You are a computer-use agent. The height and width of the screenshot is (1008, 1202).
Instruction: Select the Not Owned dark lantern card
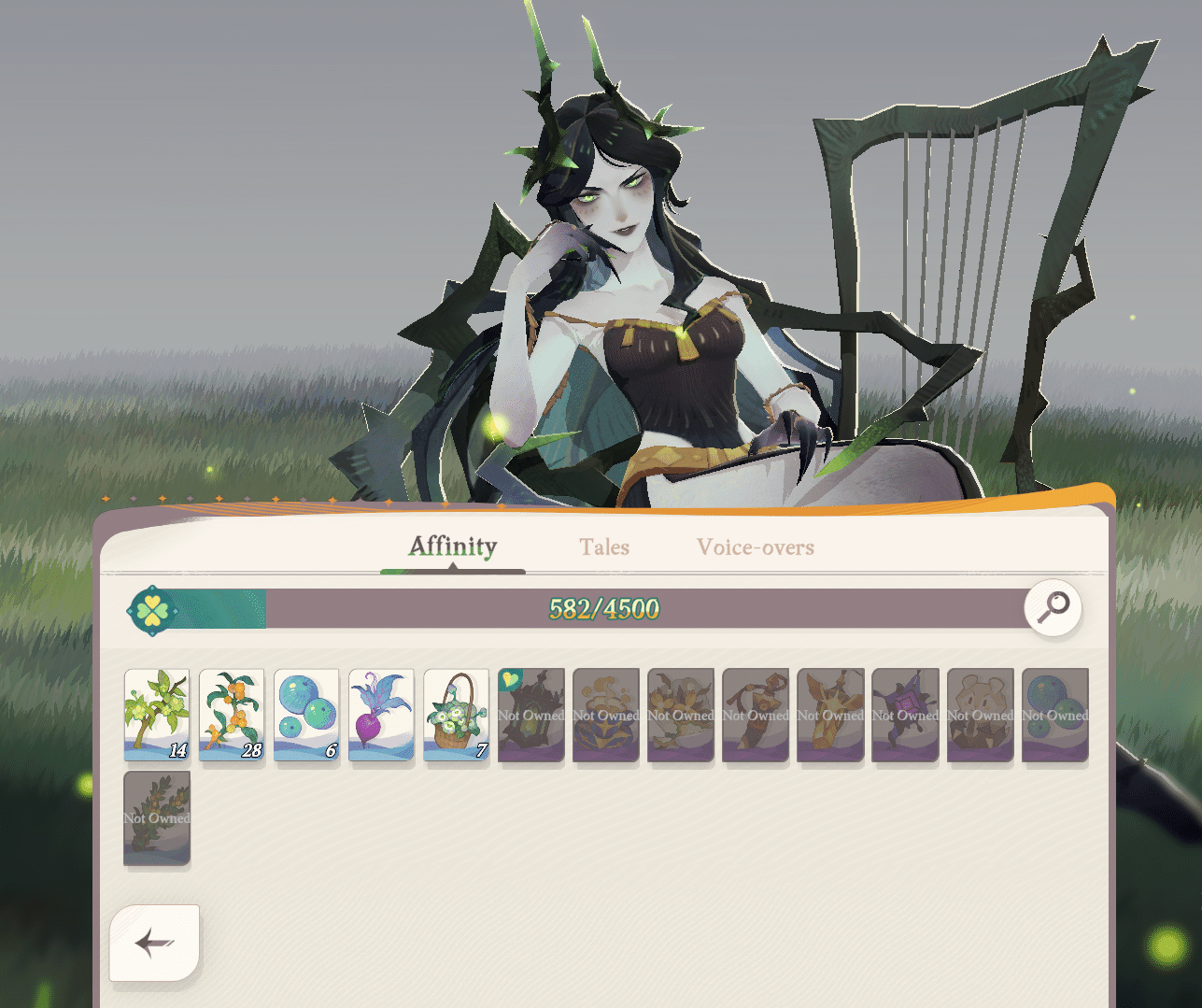pos(530,715)
